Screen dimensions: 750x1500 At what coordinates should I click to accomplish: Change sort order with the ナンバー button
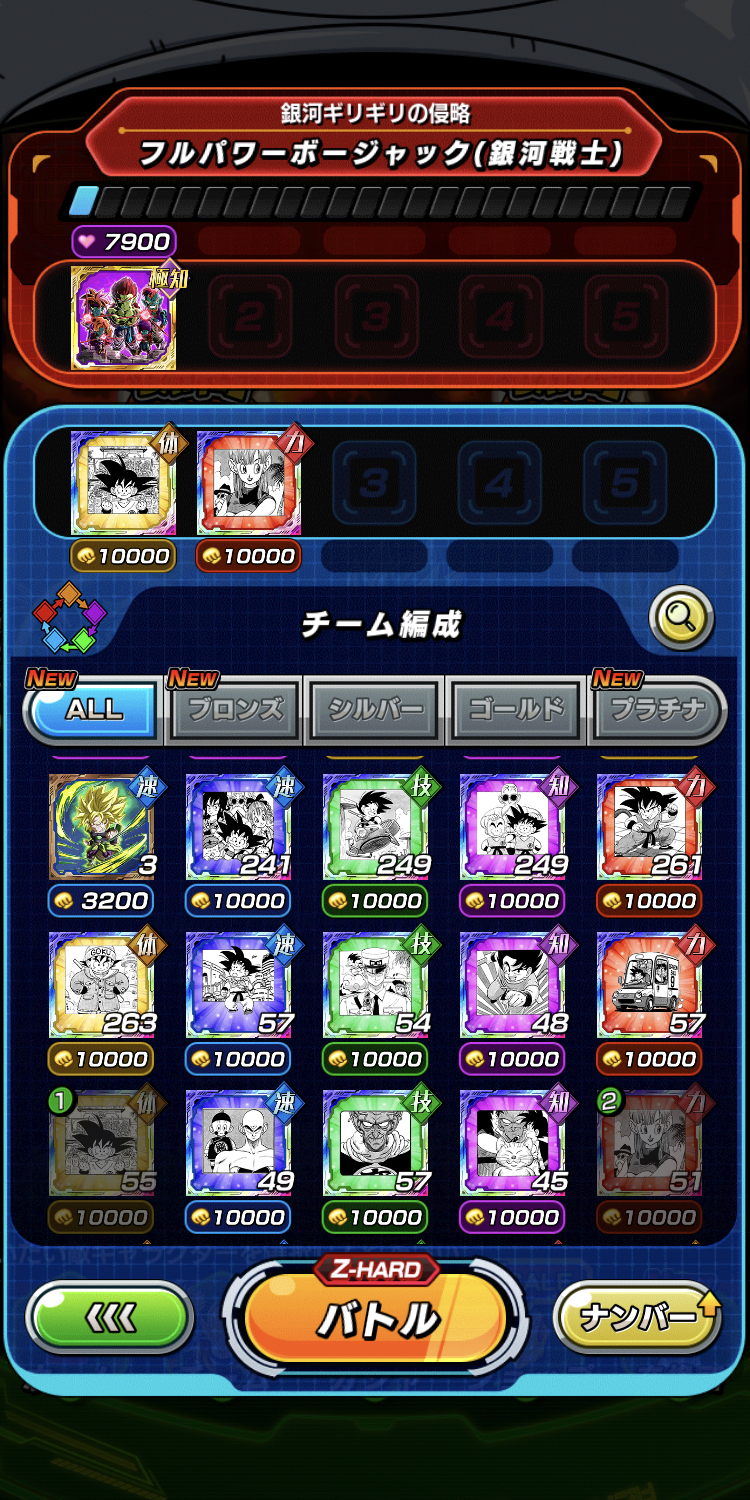point(637,1317)
